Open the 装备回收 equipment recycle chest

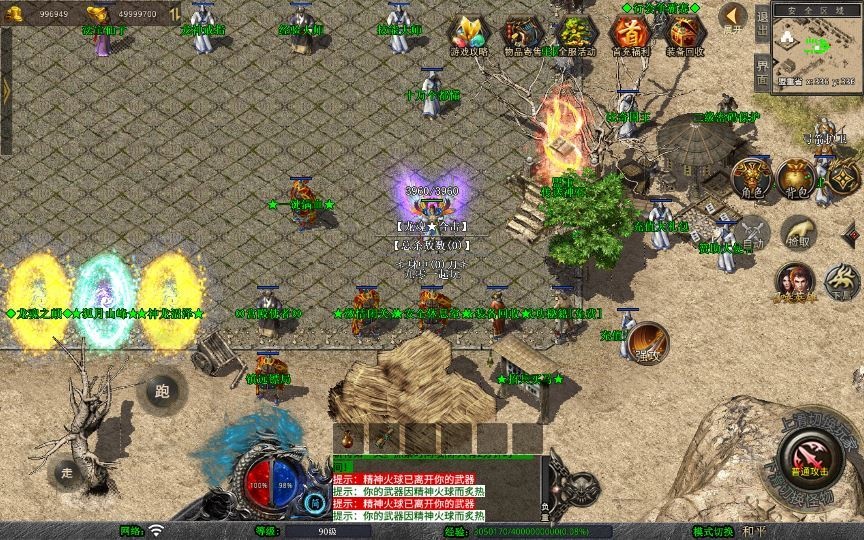[x=683, y=32]
